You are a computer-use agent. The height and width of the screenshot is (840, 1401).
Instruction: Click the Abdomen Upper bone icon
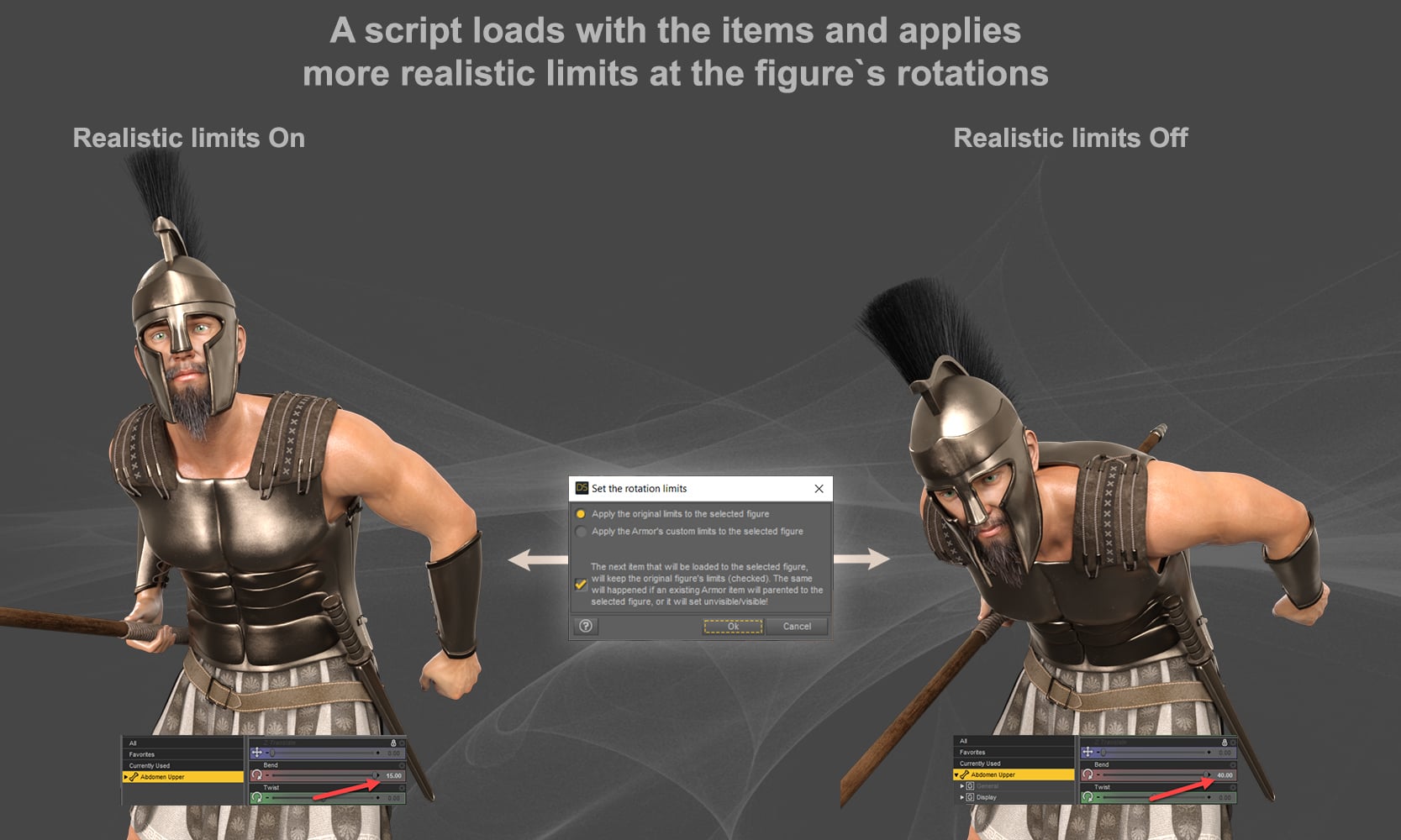(x=134, y=777)
